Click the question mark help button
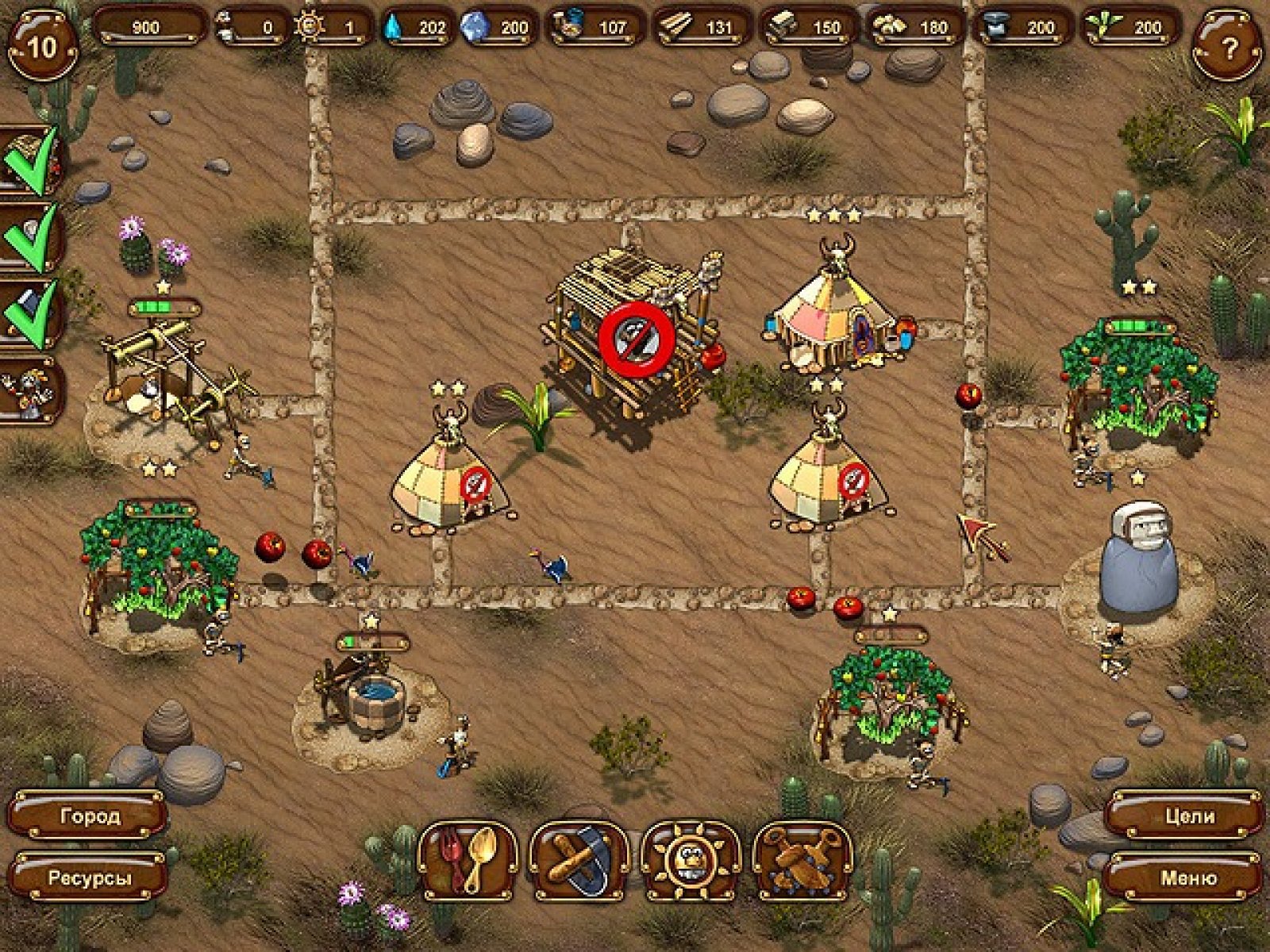Viewport: 1270px width, 952px height. [x=1228, y=48]
